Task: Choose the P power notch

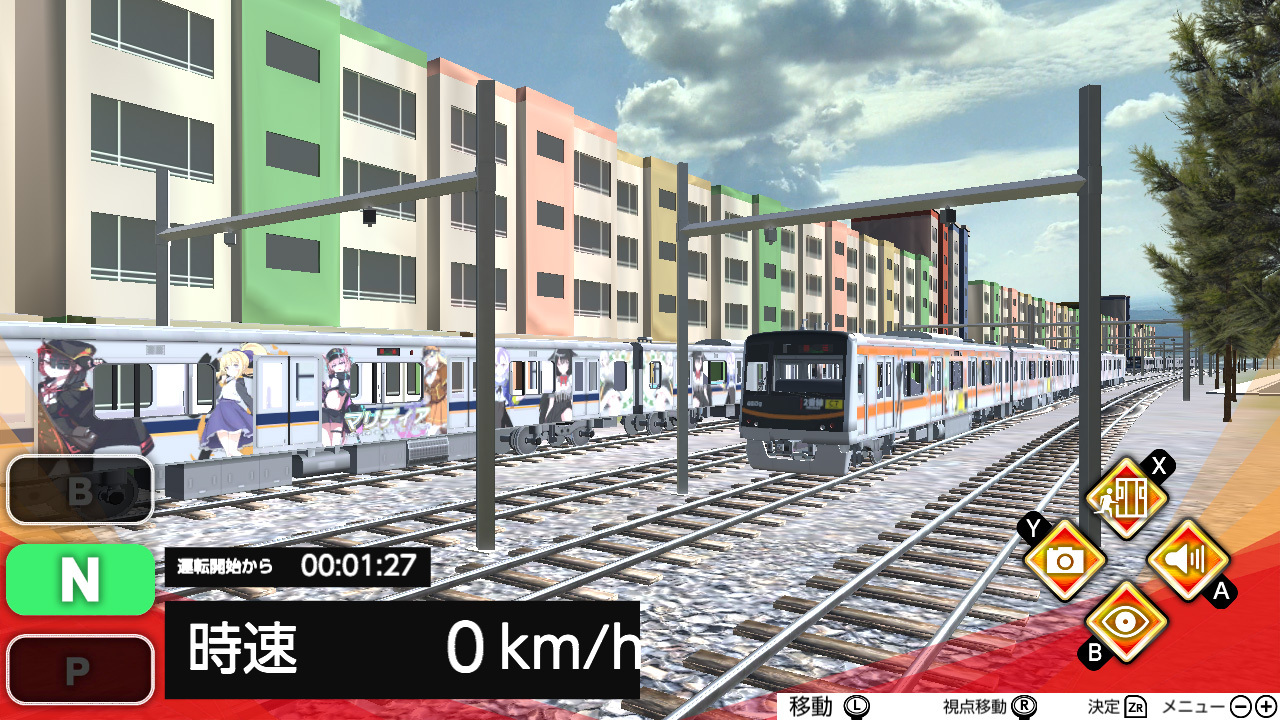Action: [x=80, y=670]
